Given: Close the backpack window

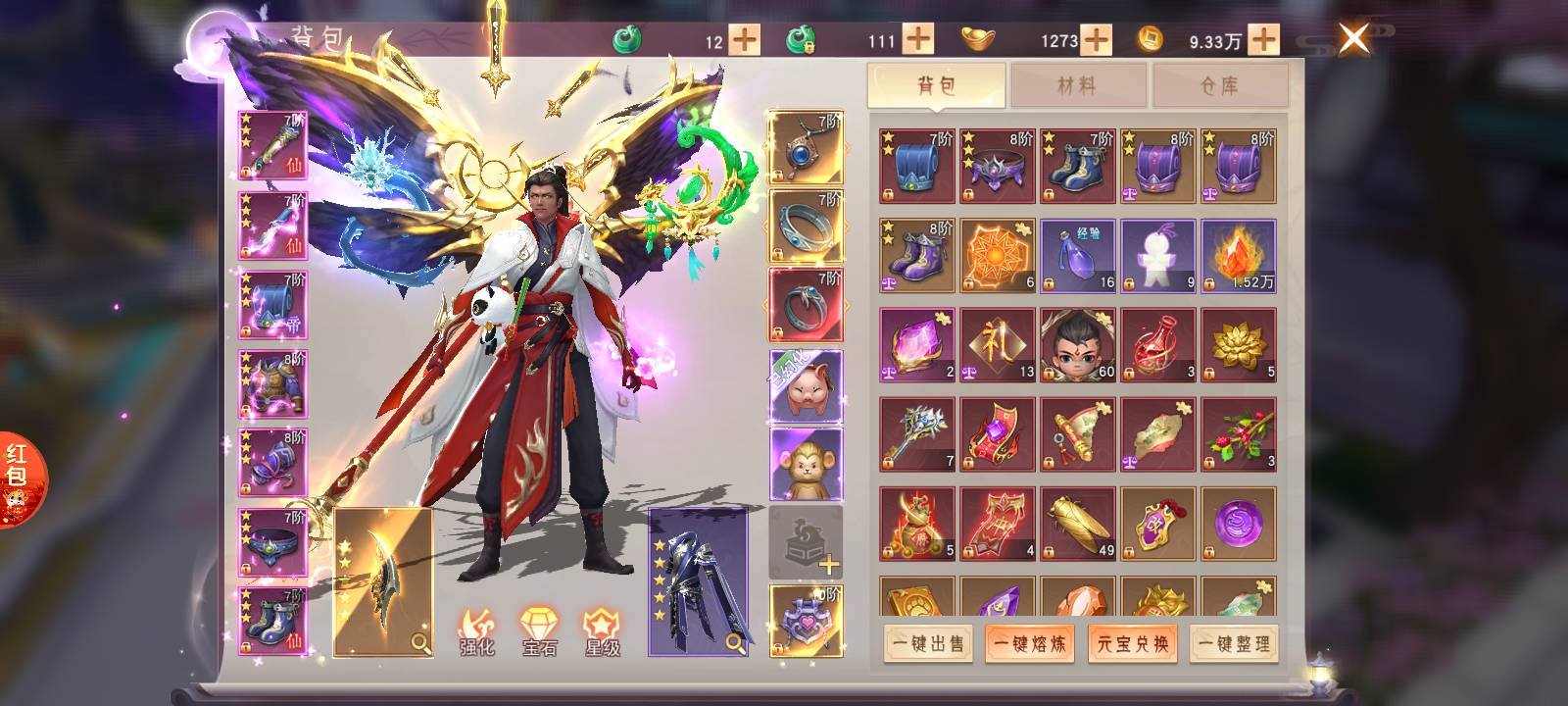Looking at the screenshot, I should click(x=1353, y=39).
